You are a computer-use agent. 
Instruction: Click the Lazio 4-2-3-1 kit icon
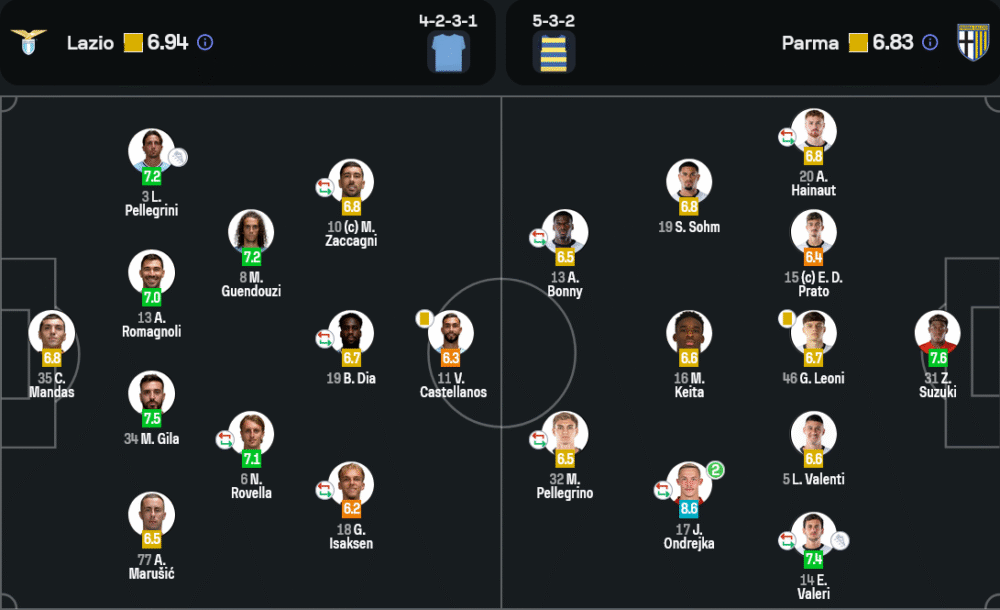pyautogui.click(x=449, y=52)
